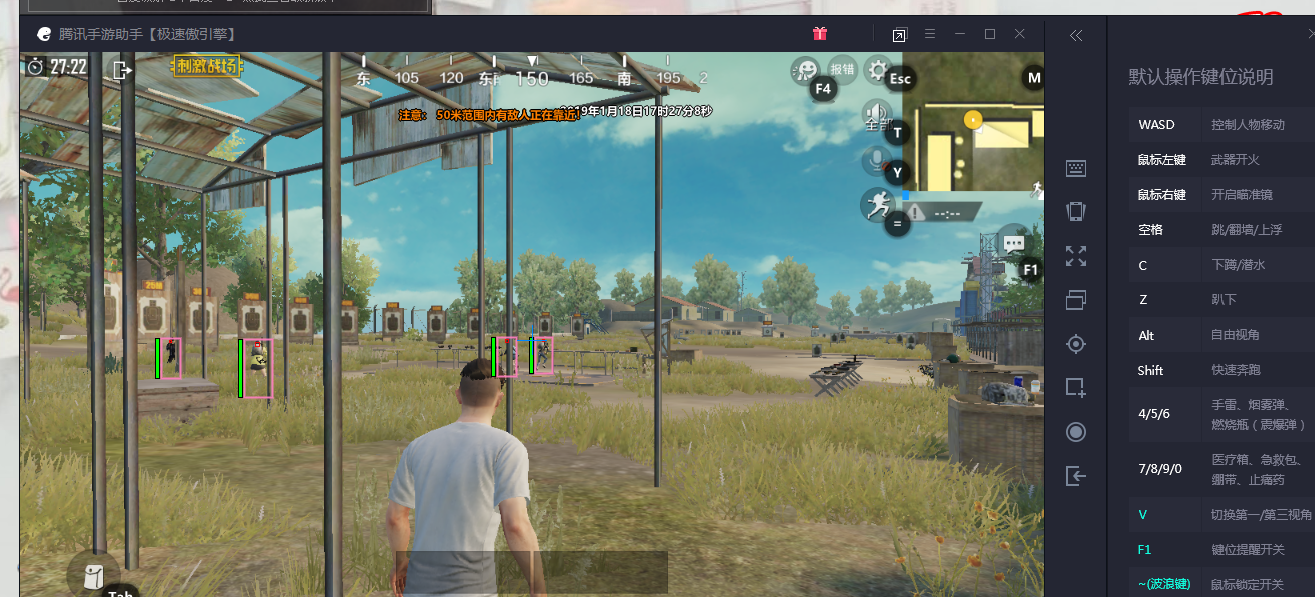Toggle the 全部 speaker voice channel
Screen dimensions: 1315x597
coord(877,116)
